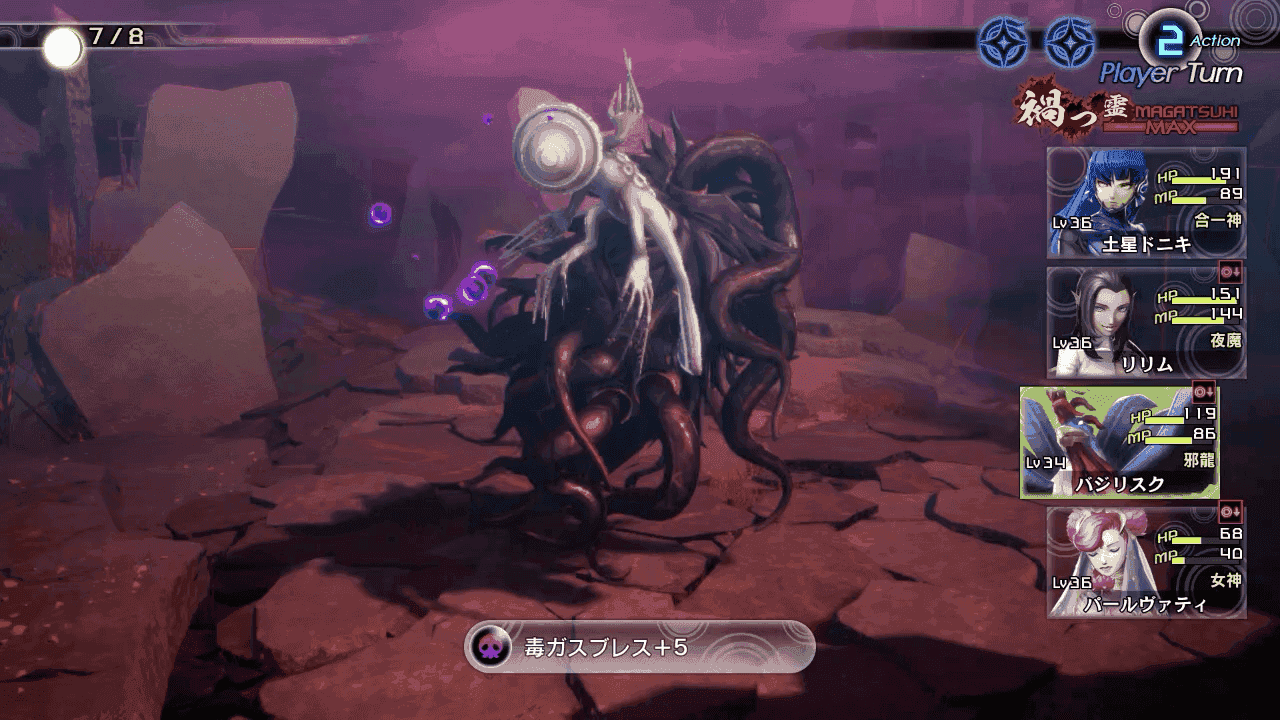Click the 2 Action turn counter bubble
The width and height of the screenshot is (1280, 720).
(x=1172, y=37)
